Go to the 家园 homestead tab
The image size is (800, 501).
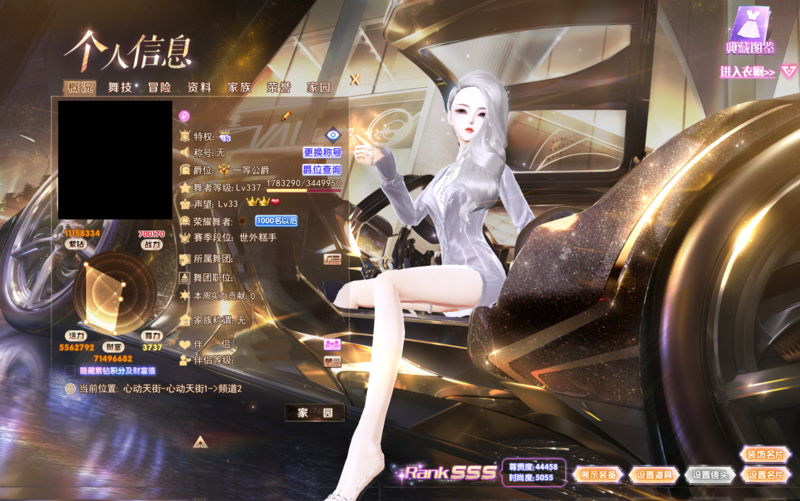[x=318, y=87]
